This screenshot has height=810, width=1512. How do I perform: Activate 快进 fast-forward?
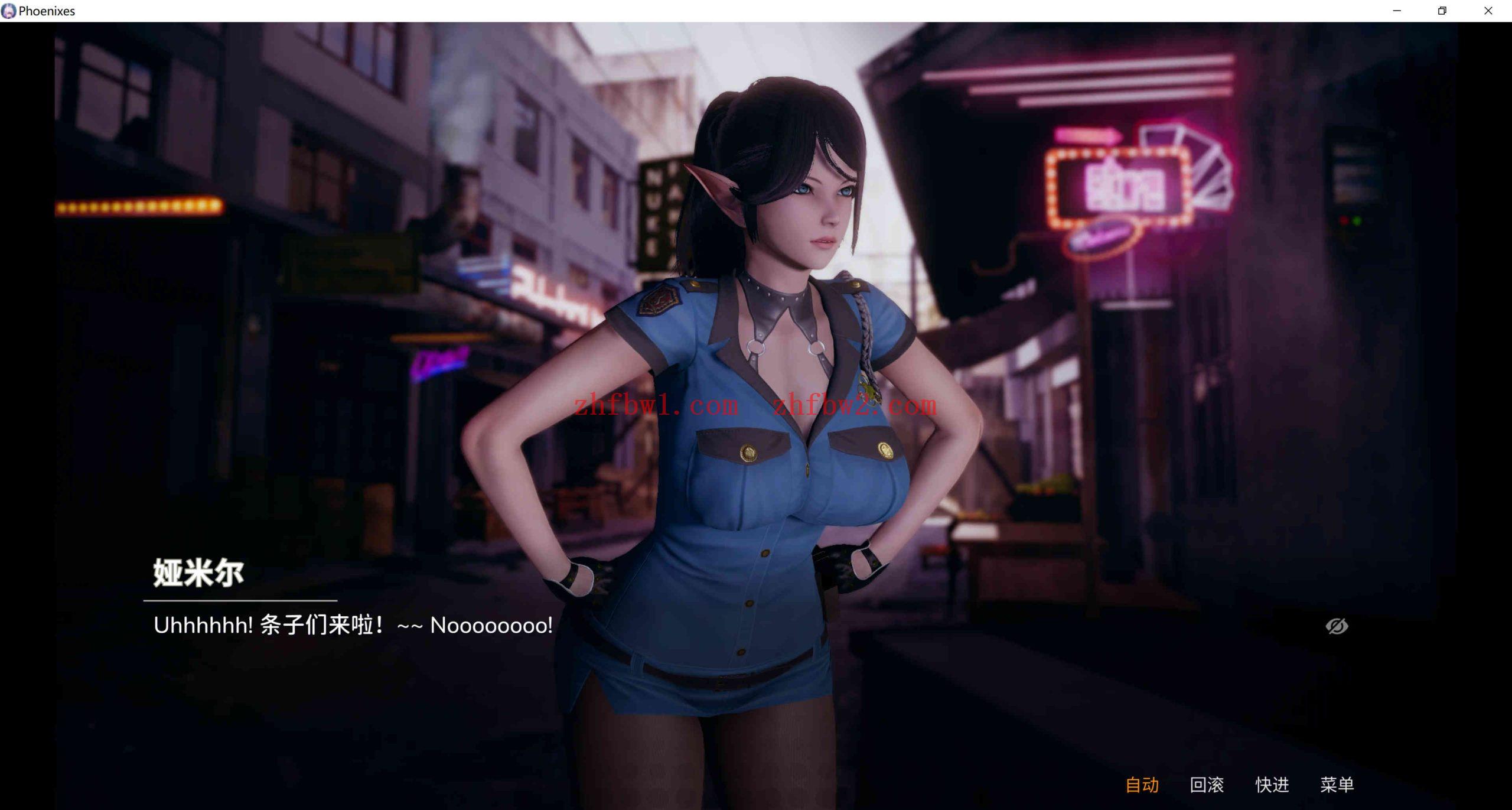tap(1272, 785)
